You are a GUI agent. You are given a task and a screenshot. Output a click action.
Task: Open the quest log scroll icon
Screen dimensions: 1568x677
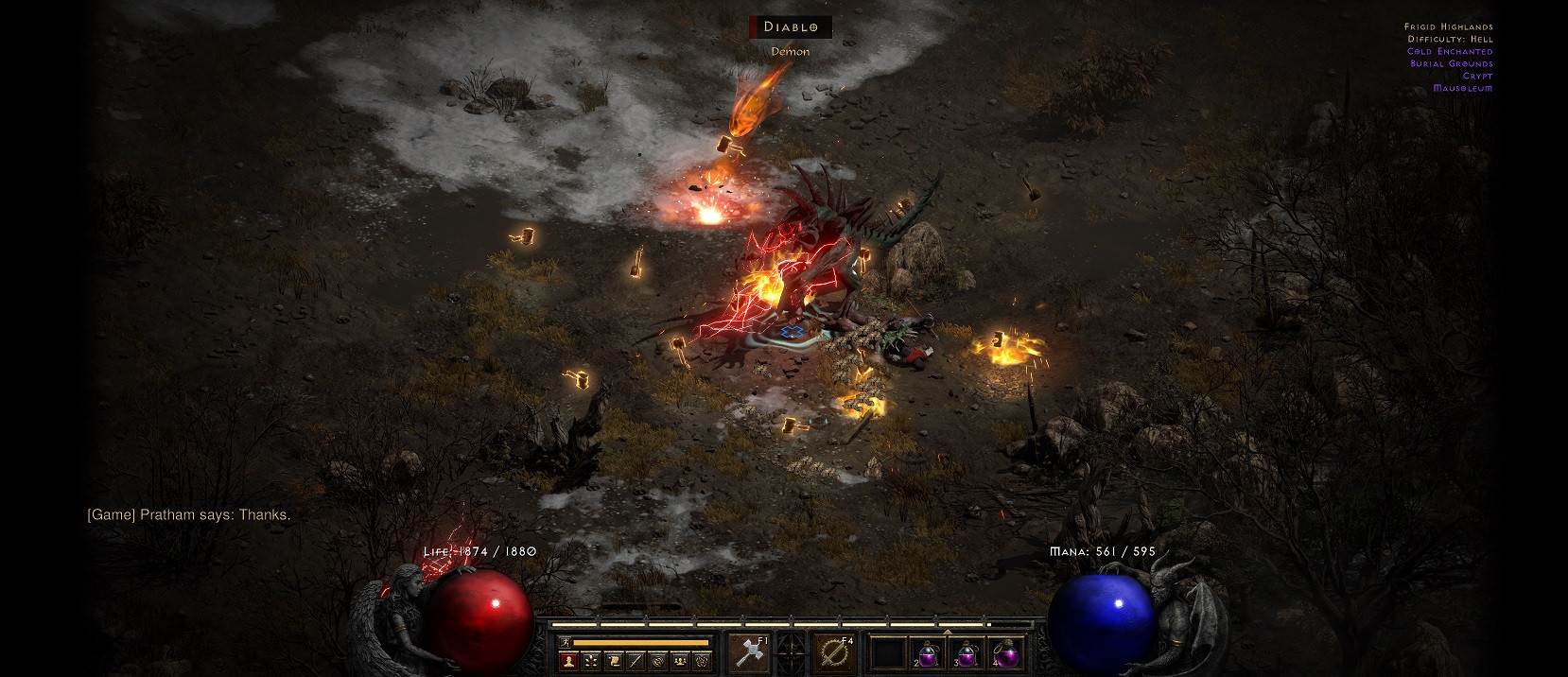coord(613,661)
